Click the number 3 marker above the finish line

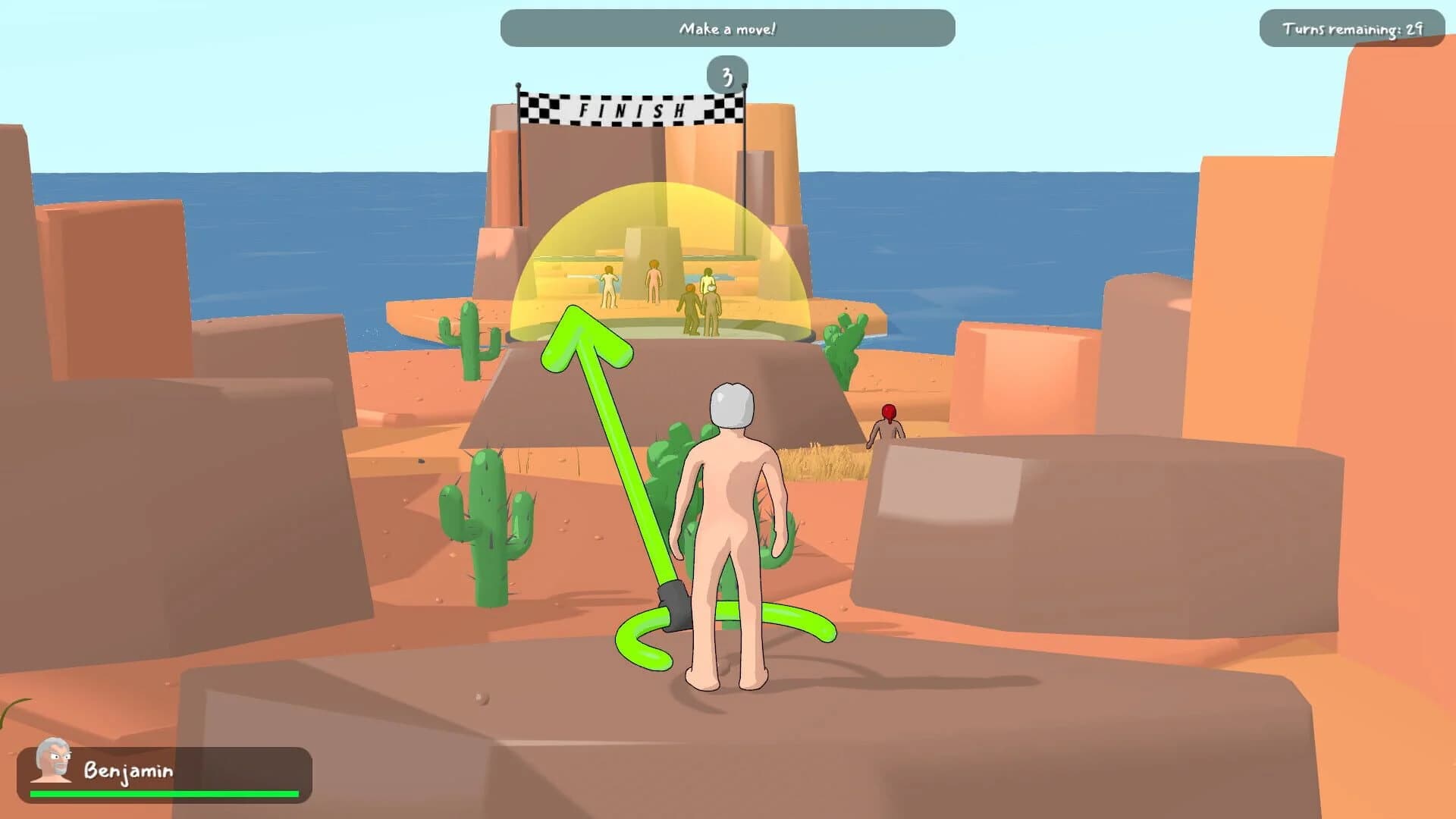[x=726, y=75]
